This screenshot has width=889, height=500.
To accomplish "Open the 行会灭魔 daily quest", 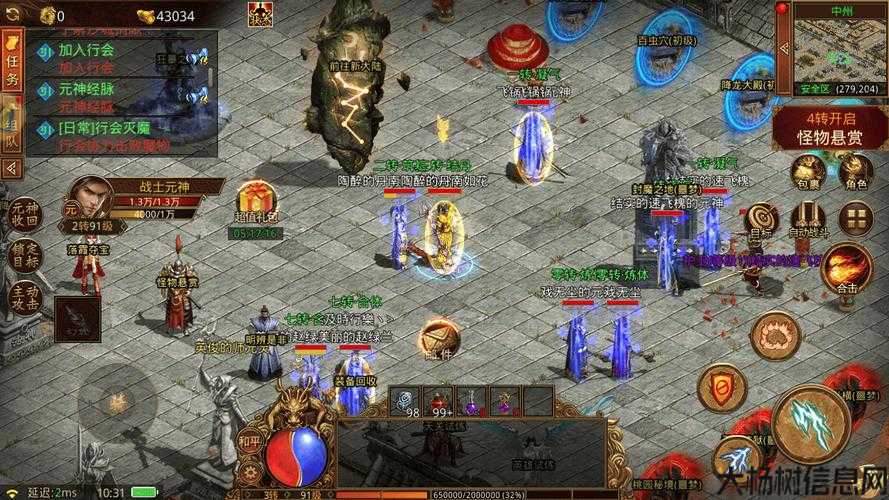I will (x=100, y=128).
